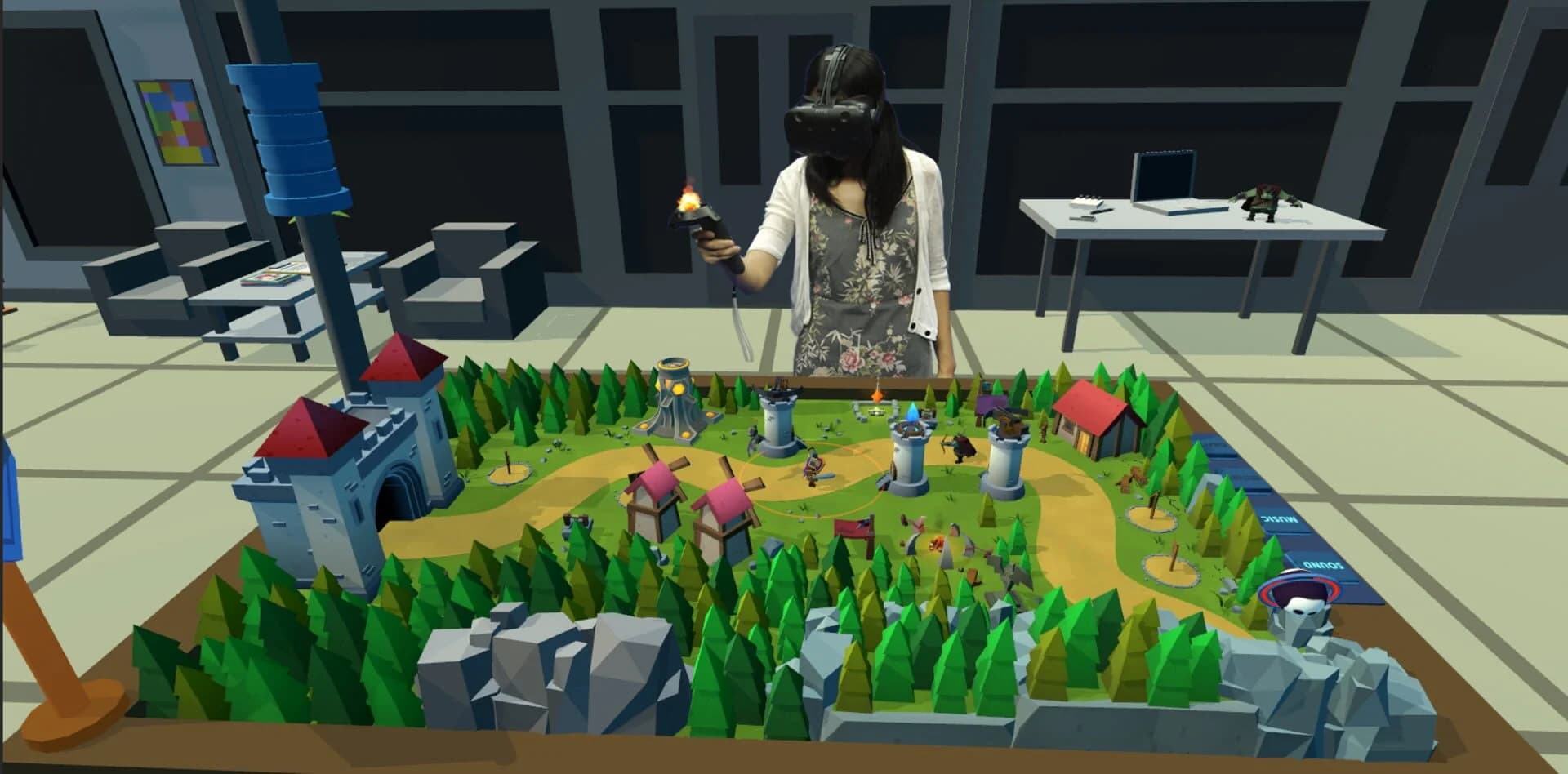This screenshot has height=774, width=1568.
Task: Select the caped archer hero unit
Action: (960, 447)
